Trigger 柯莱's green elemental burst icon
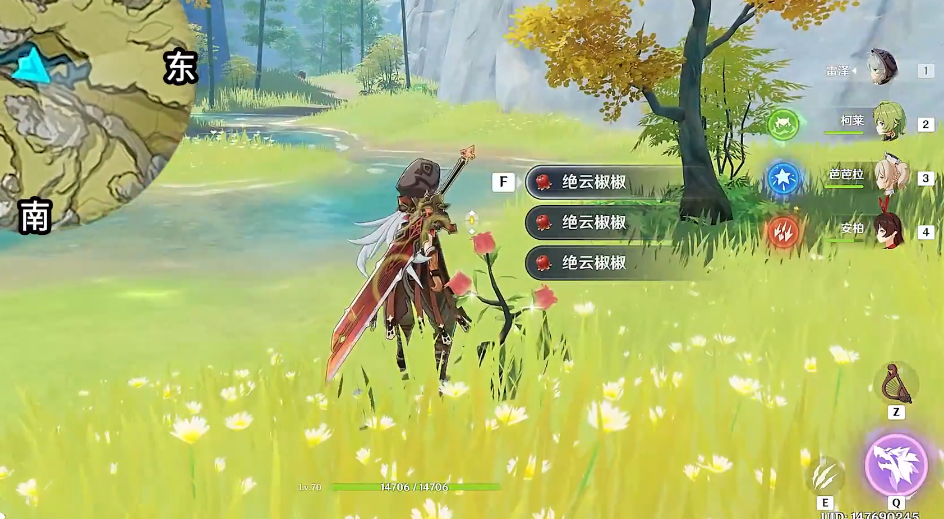The image size is (944, 519). (x=783, y=124)
